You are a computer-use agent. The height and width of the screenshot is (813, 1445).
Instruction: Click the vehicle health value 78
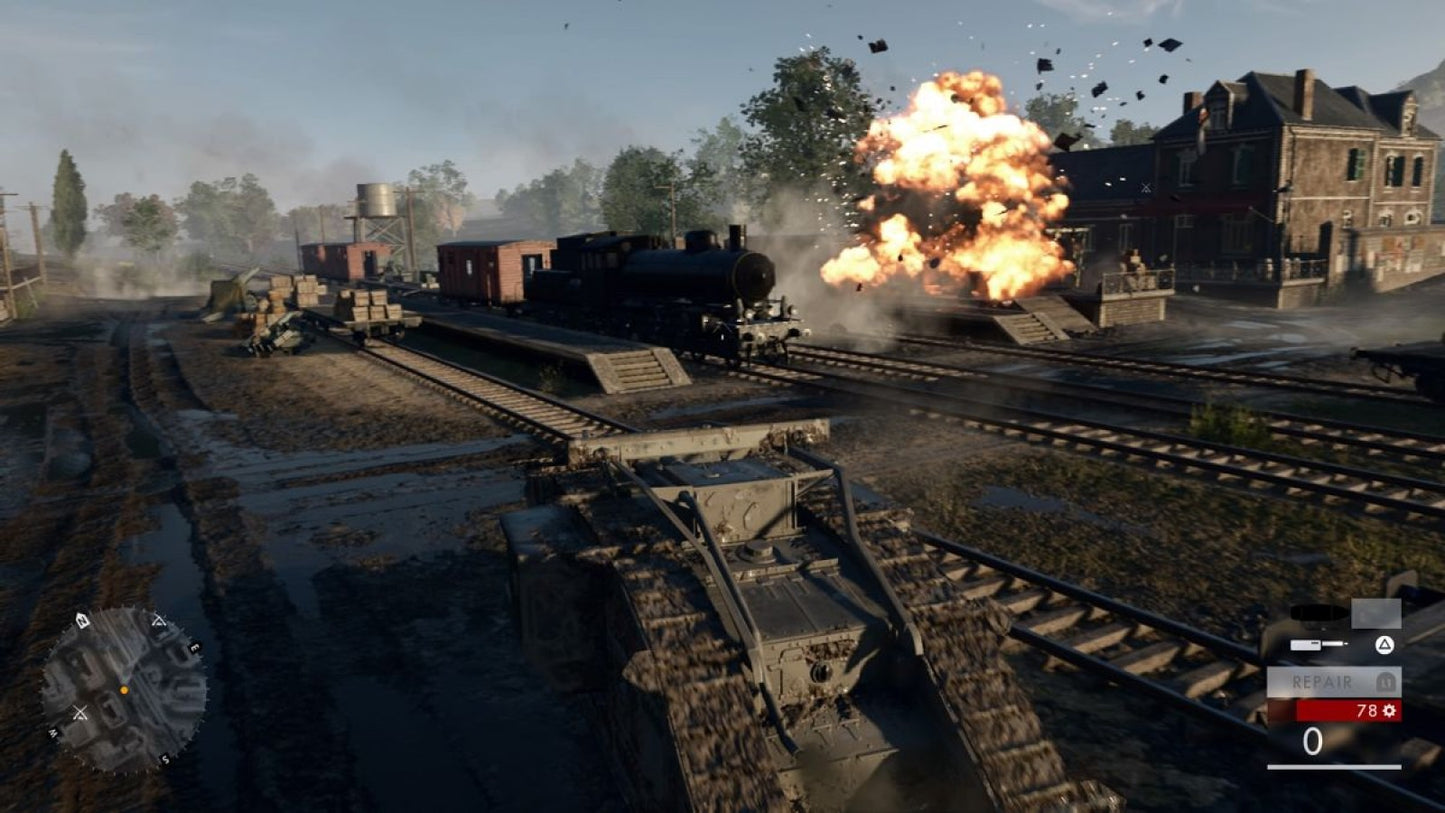coord(1367,710)
